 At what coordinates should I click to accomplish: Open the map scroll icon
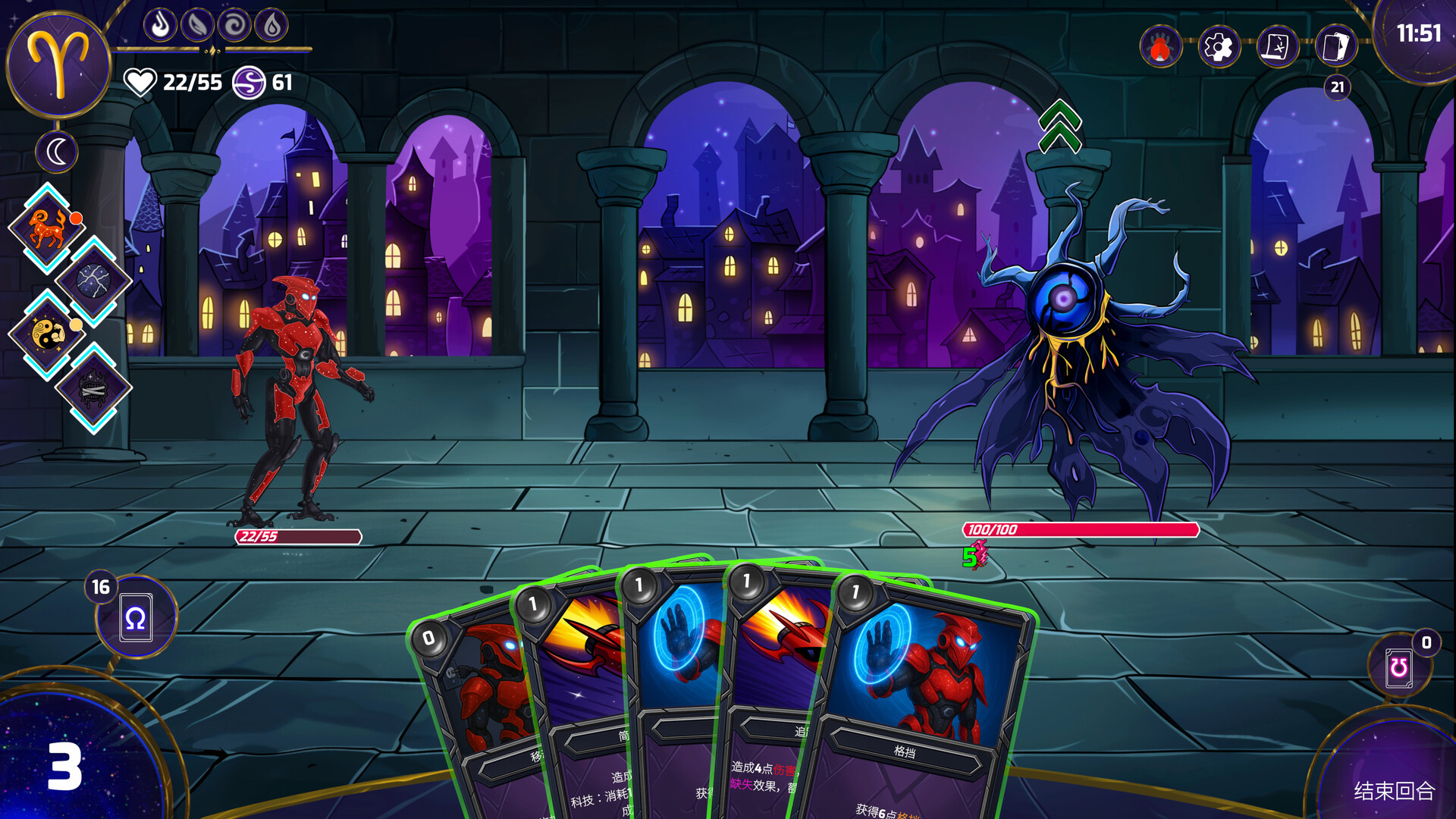pos(1277,47)
